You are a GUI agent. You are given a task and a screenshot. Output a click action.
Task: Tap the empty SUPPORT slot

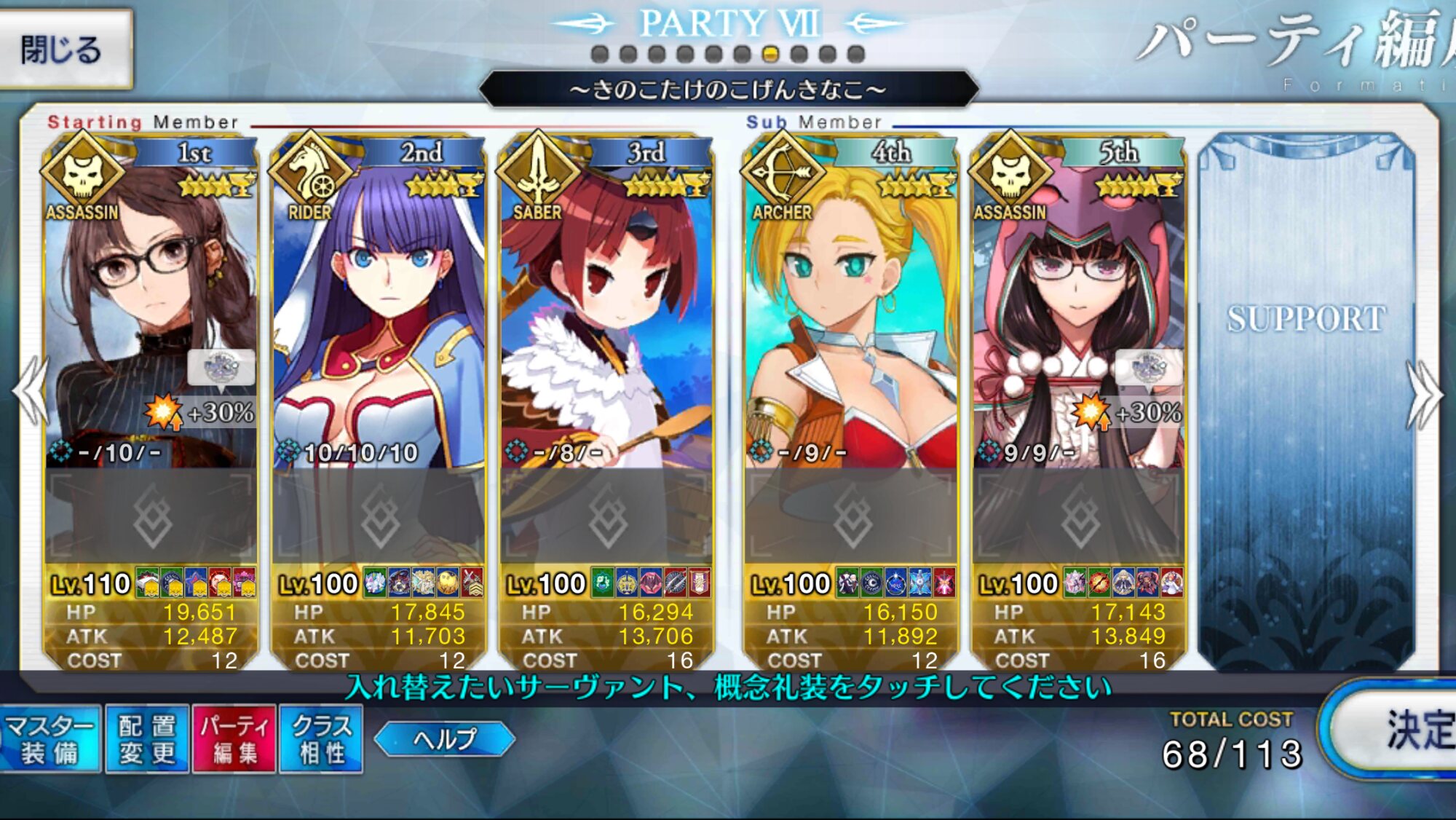tap(1306, 393)
